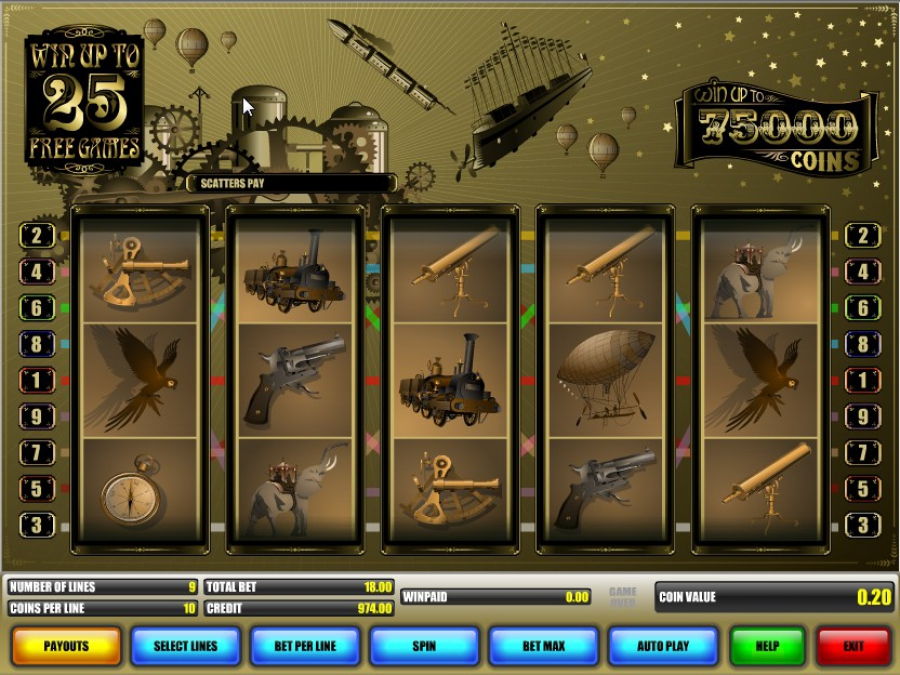
Task: Change the Bet Per Line amount
Action: (305, 646)
